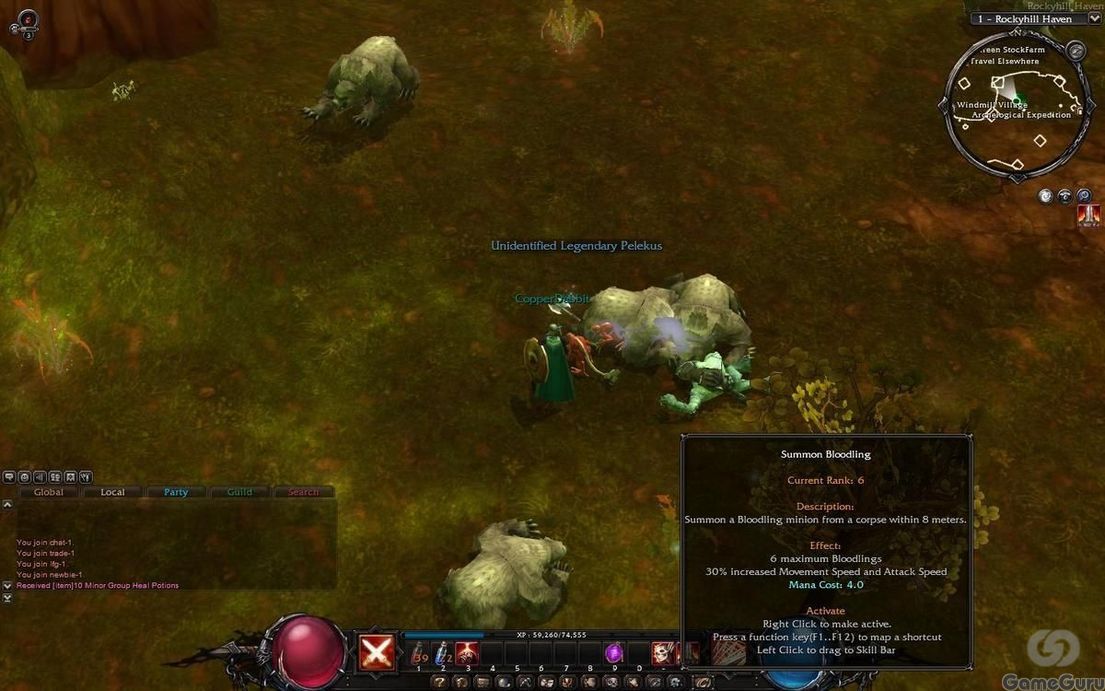Jump to chat bottom with double-down arrow
The image size is (1105, 691).
[8, 597]
